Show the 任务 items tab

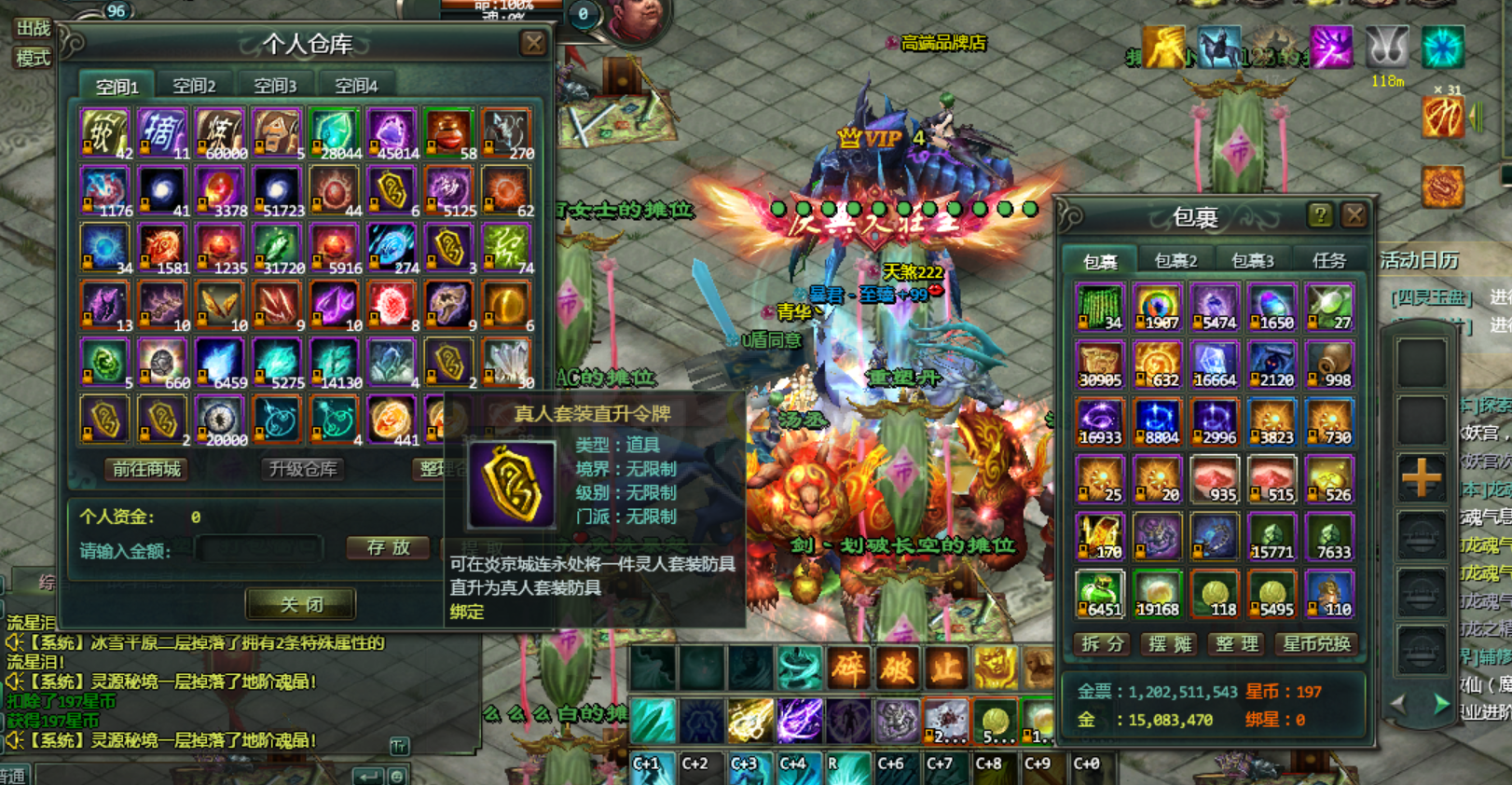[1328, 261]
